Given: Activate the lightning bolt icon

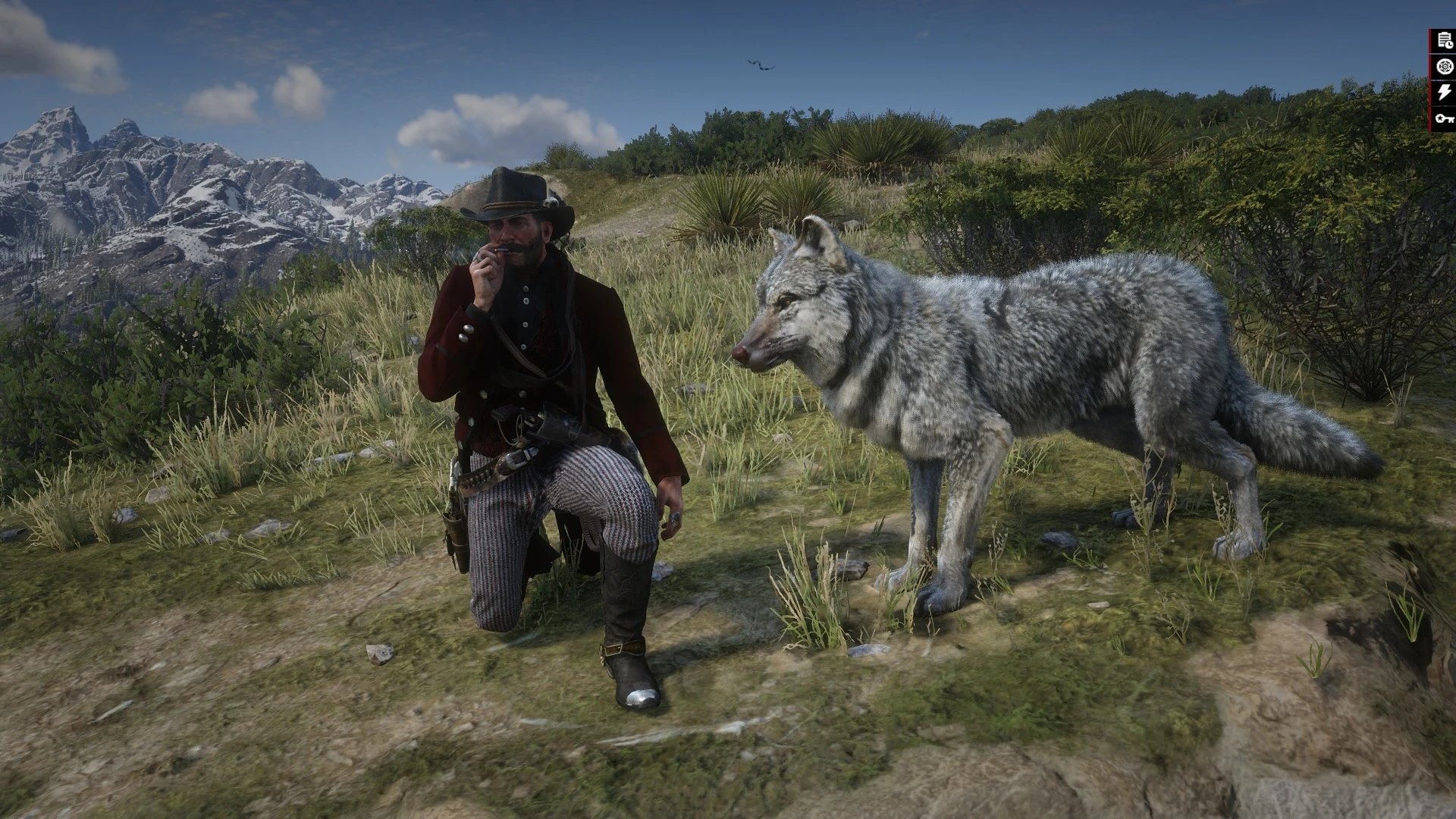Looking at the screenshot, I should pyautogui.click(x=1444, y=93).
